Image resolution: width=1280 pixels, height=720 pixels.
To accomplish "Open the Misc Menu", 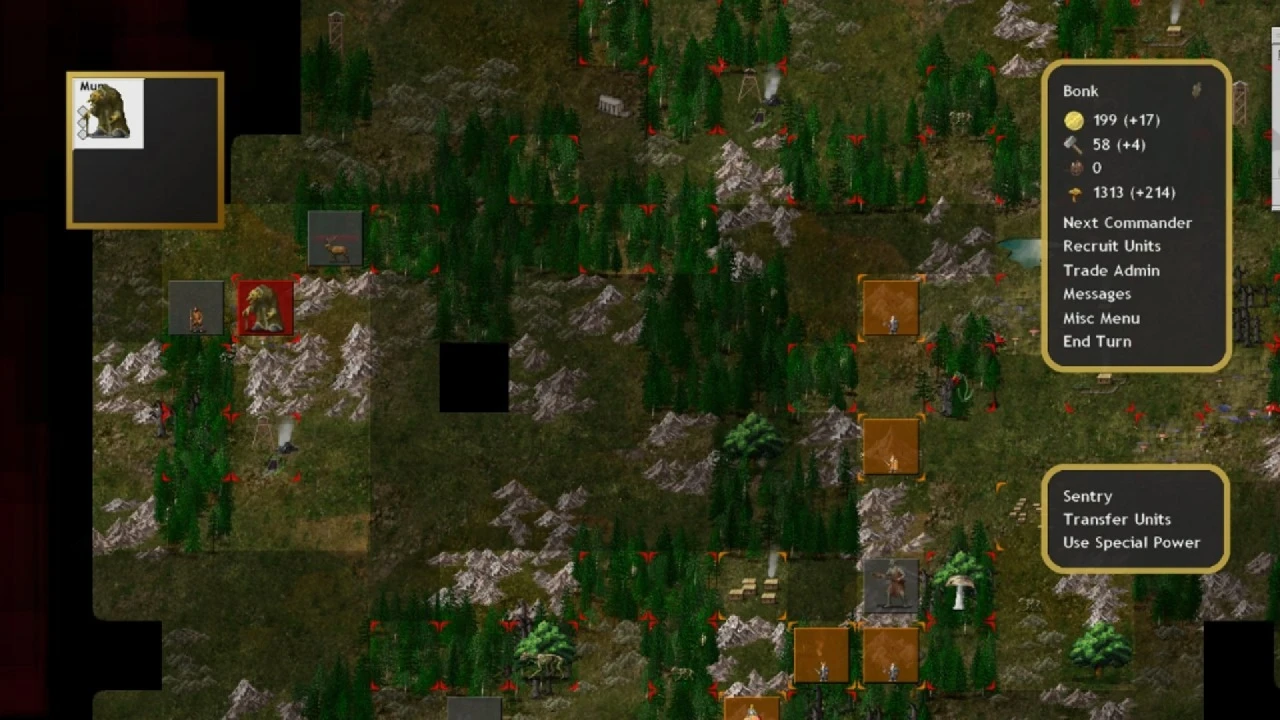I will point(1101,317).
